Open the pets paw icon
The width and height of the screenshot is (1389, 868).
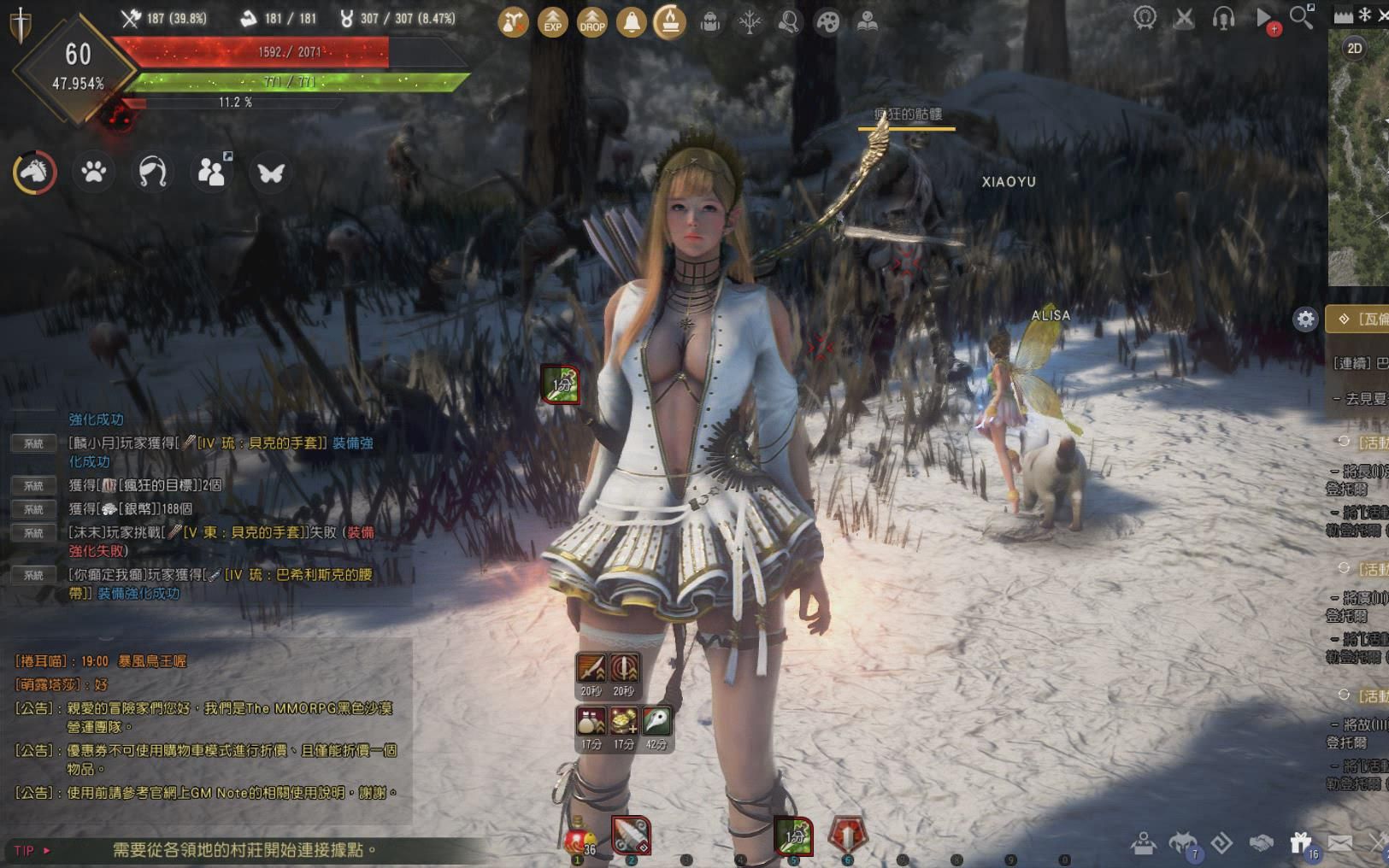pyautogui.click(x=93, y=172)
